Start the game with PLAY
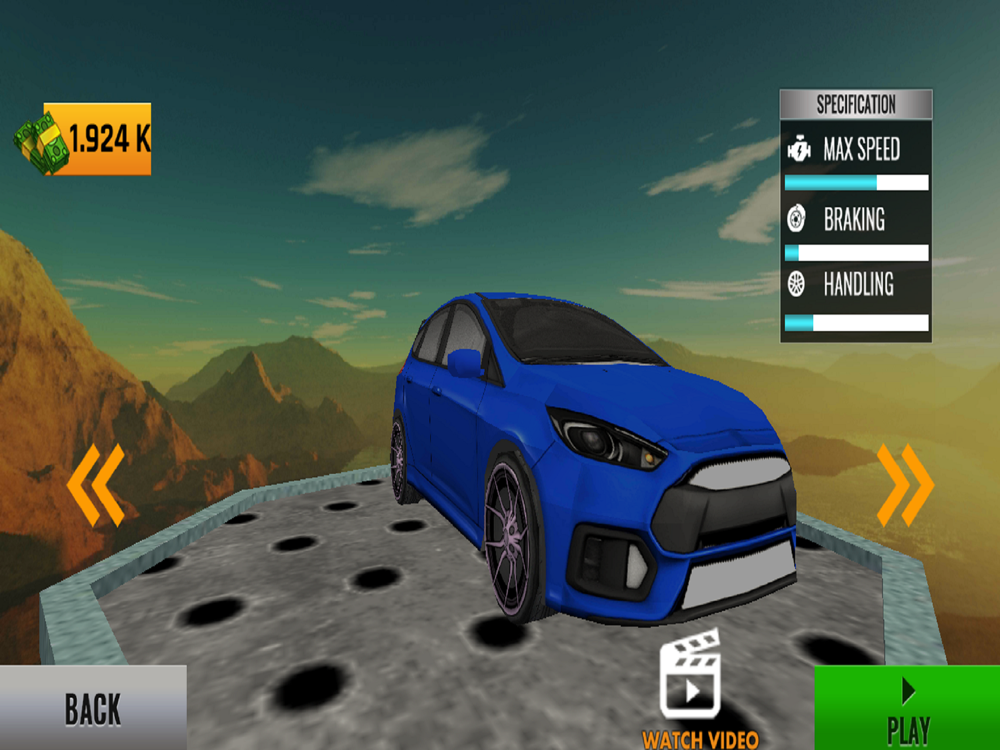Image resolution: width=1000 pixels, height=750 pixels. tap(907, 708)
